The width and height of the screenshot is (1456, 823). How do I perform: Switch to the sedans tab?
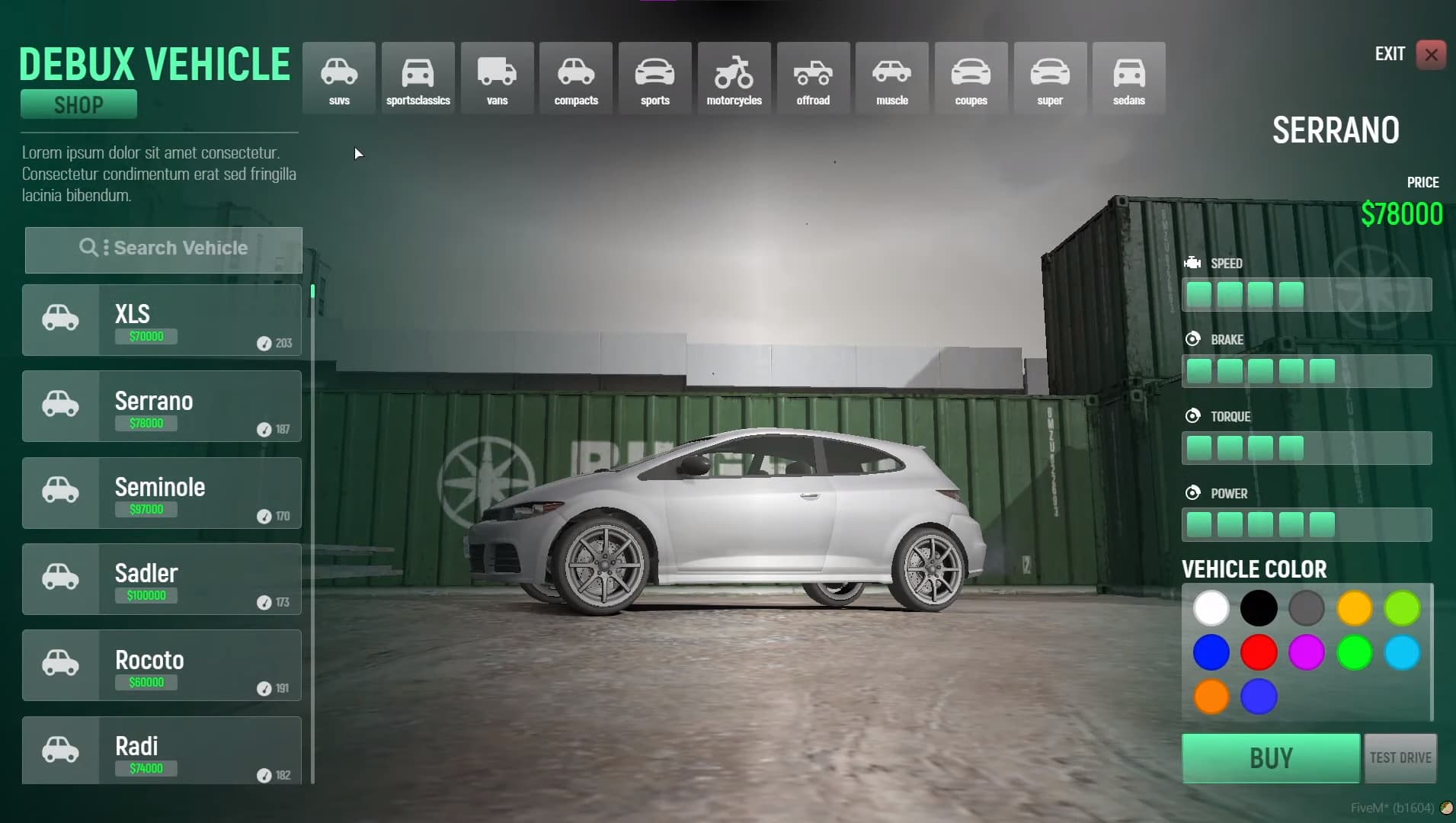tap(1129, 76)
